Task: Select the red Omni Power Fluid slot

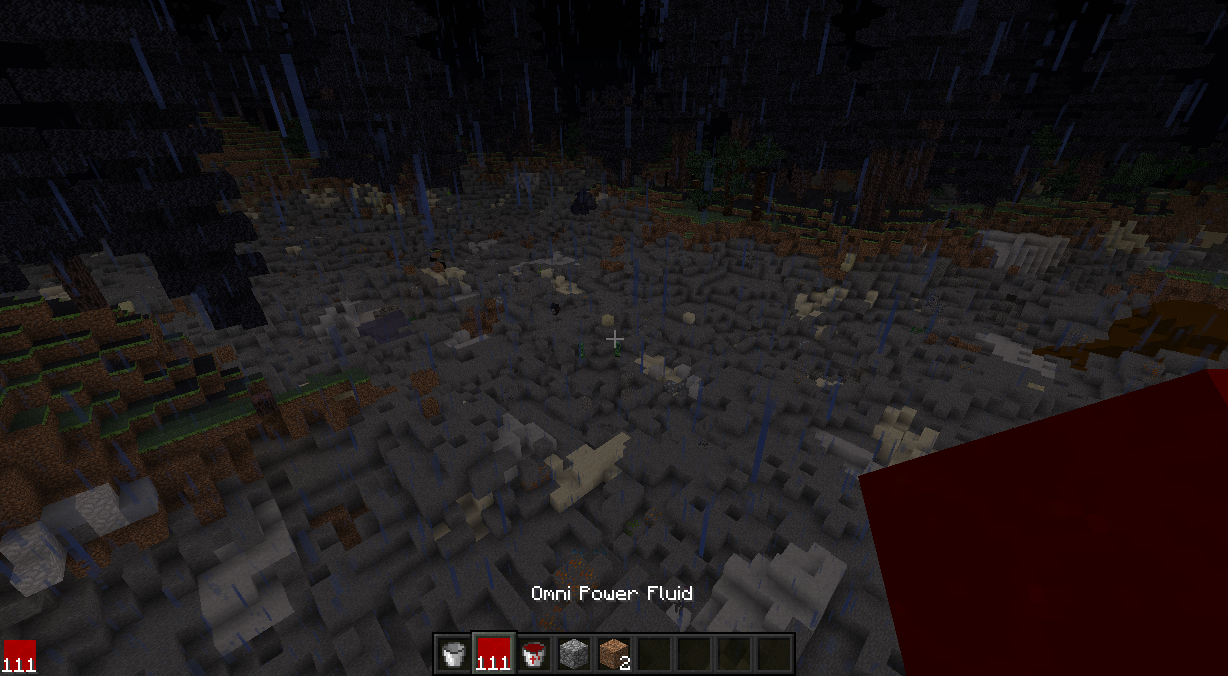Action: click(x=493, y=654)
